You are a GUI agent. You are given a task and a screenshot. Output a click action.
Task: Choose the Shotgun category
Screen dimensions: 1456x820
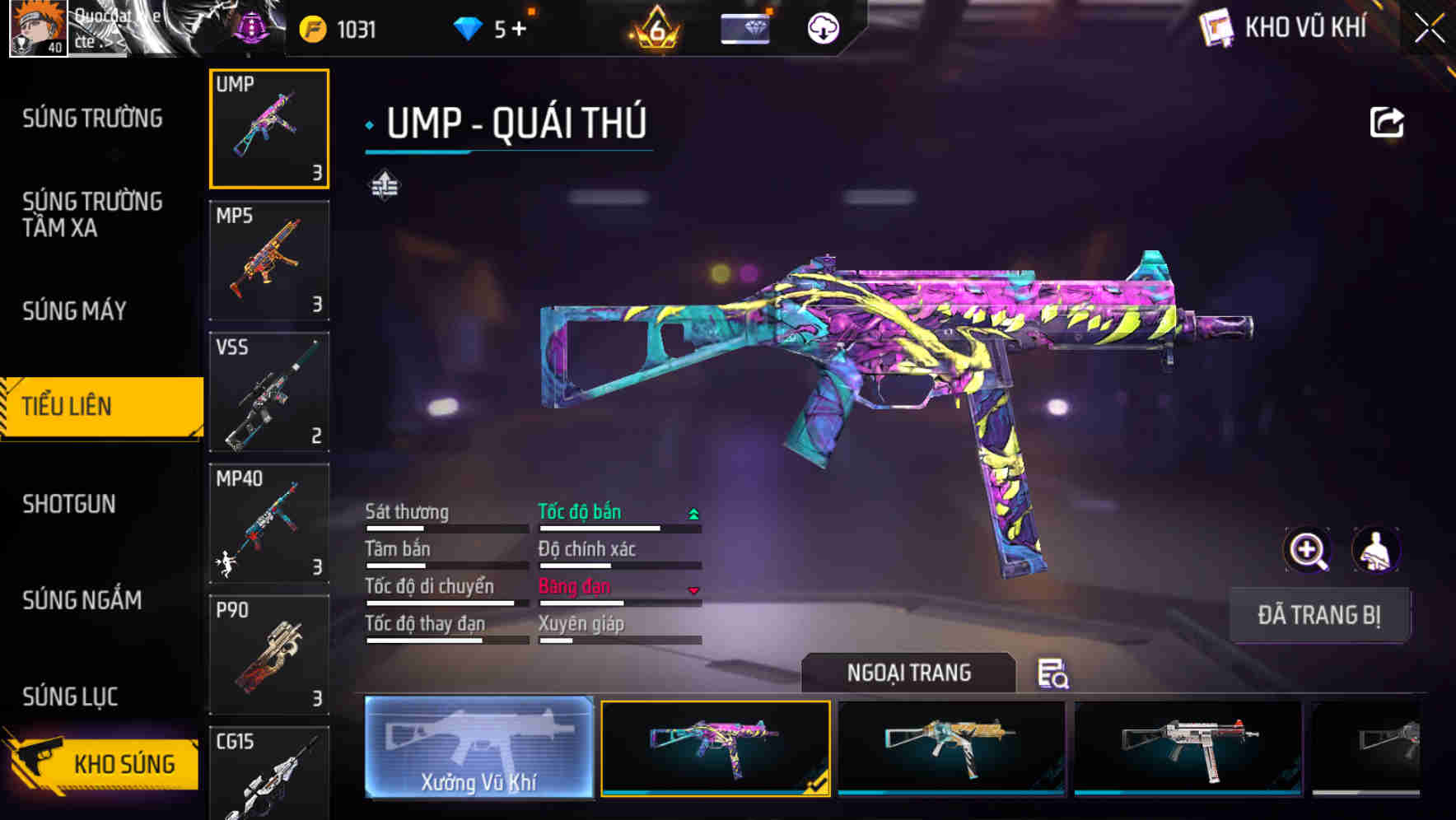tap(69, 504)
